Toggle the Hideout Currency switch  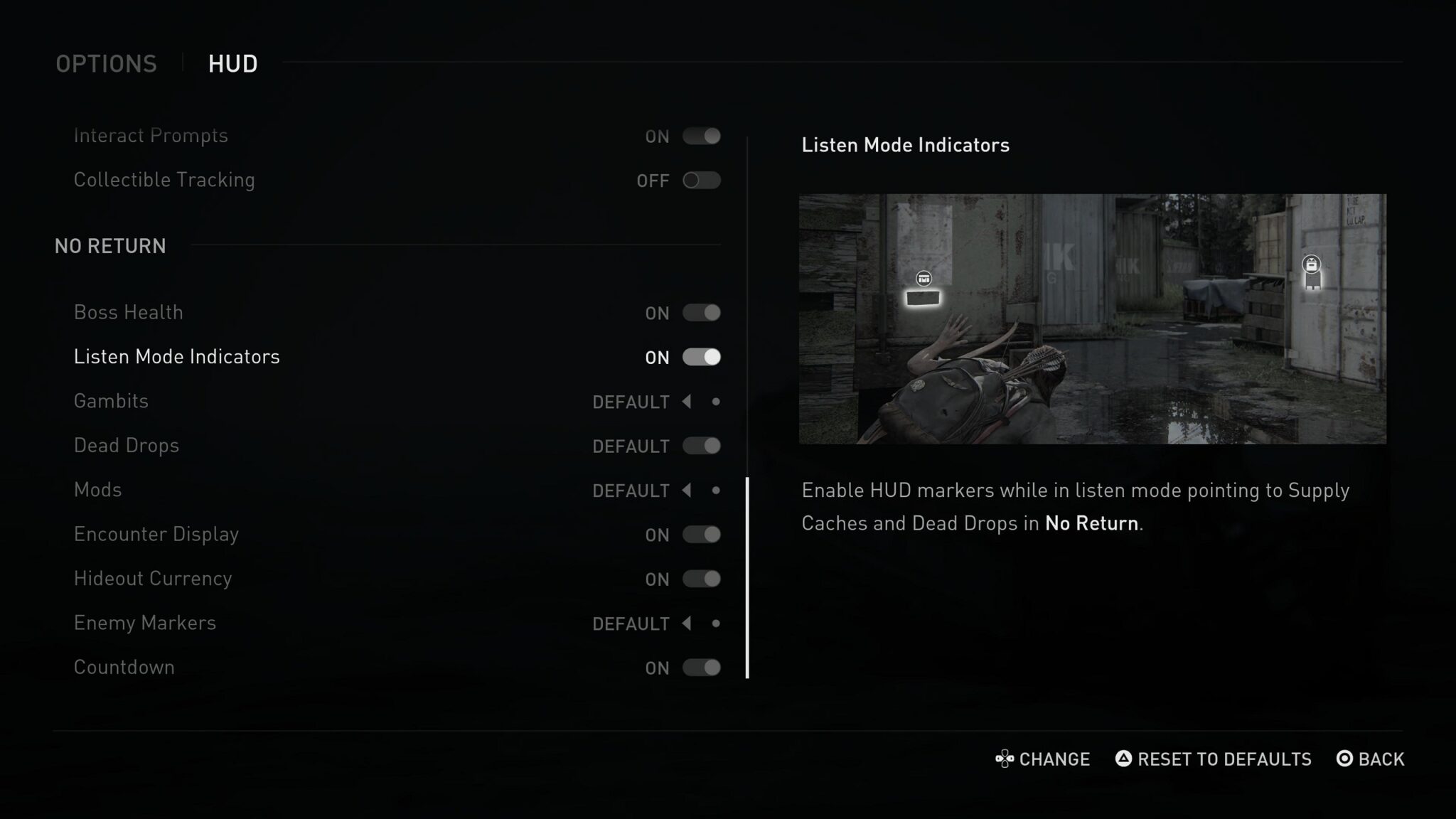(x=701, y=579)
